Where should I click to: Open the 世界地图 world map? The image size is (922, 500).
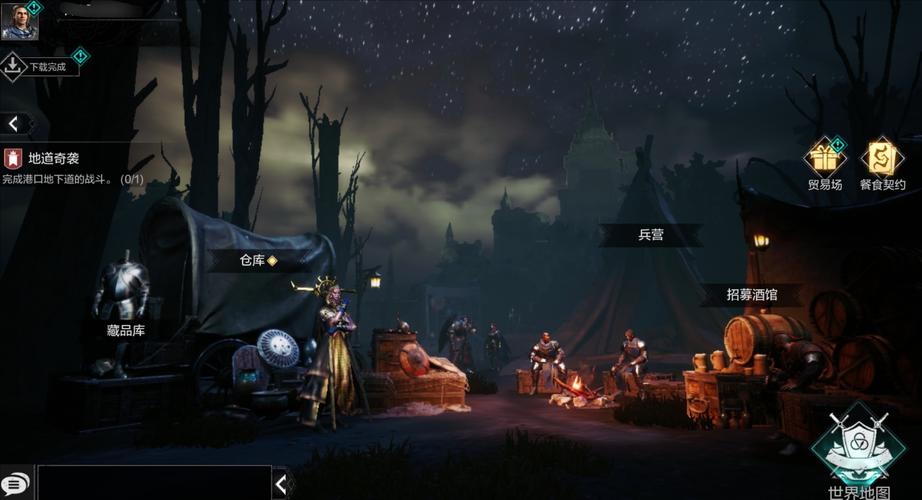[x=858, y=447]
